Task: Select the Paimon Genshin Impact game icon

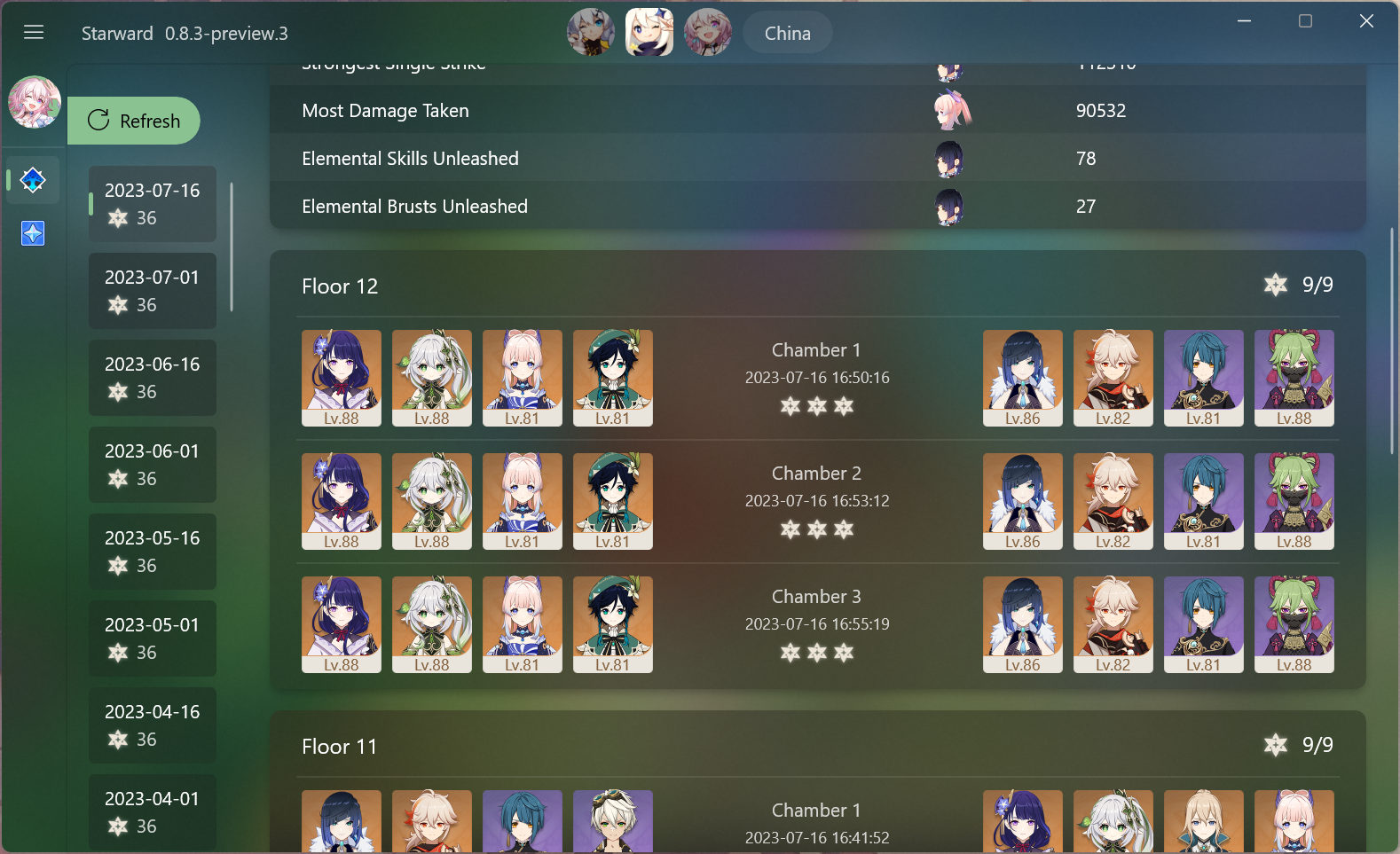Action: 649,33
